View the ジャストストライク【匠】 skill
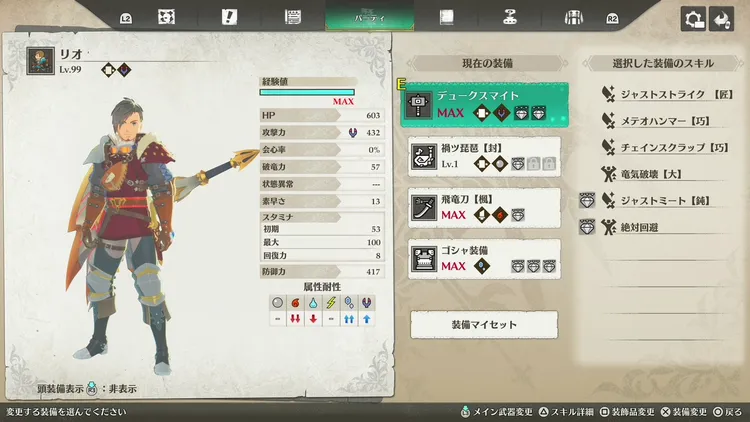Screen dimensions: 750x422 [x=660, y=93]
